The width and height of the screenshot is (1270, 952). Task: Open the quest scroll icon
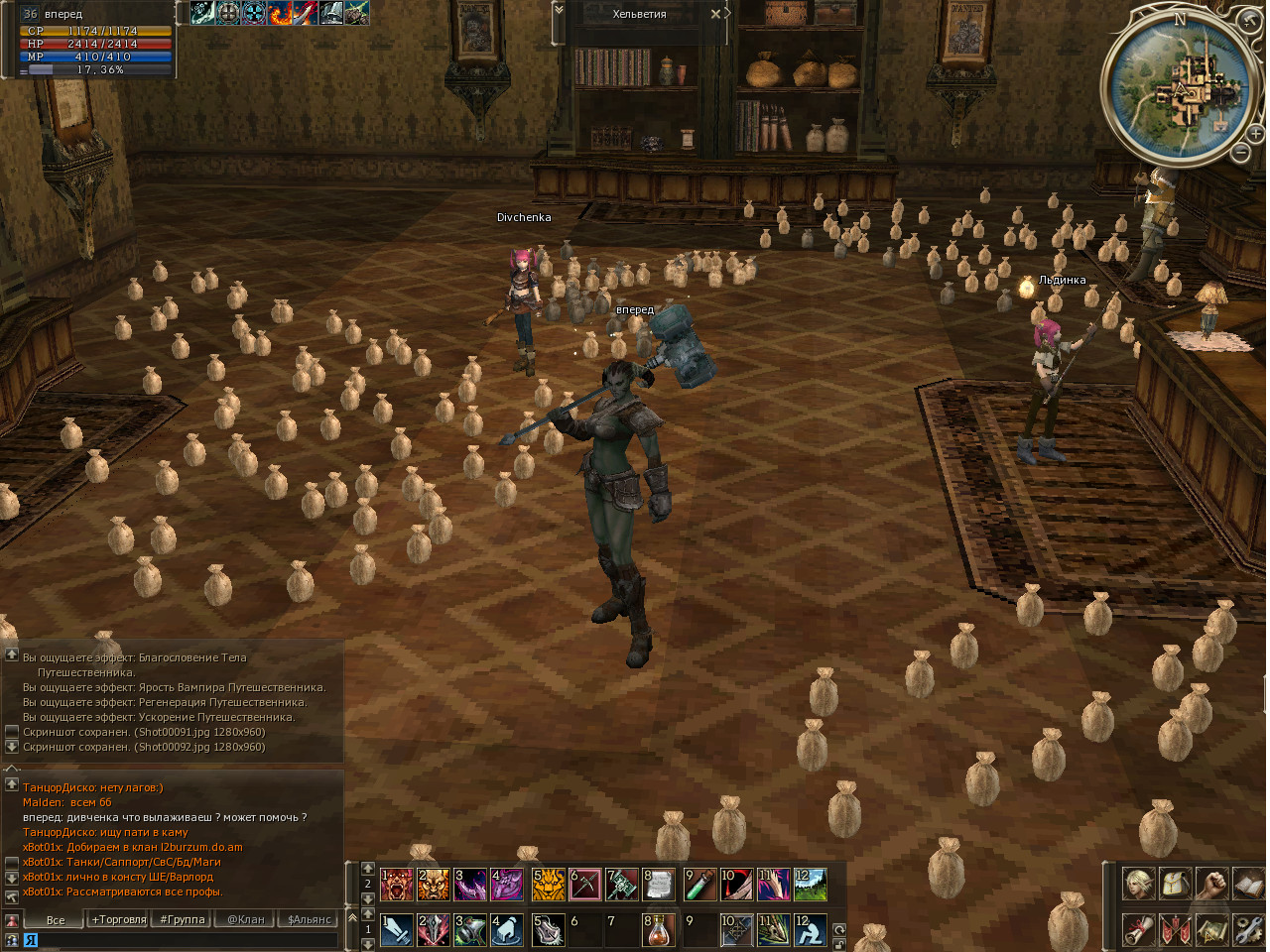pyautogui.click(x=1138, y=930)
